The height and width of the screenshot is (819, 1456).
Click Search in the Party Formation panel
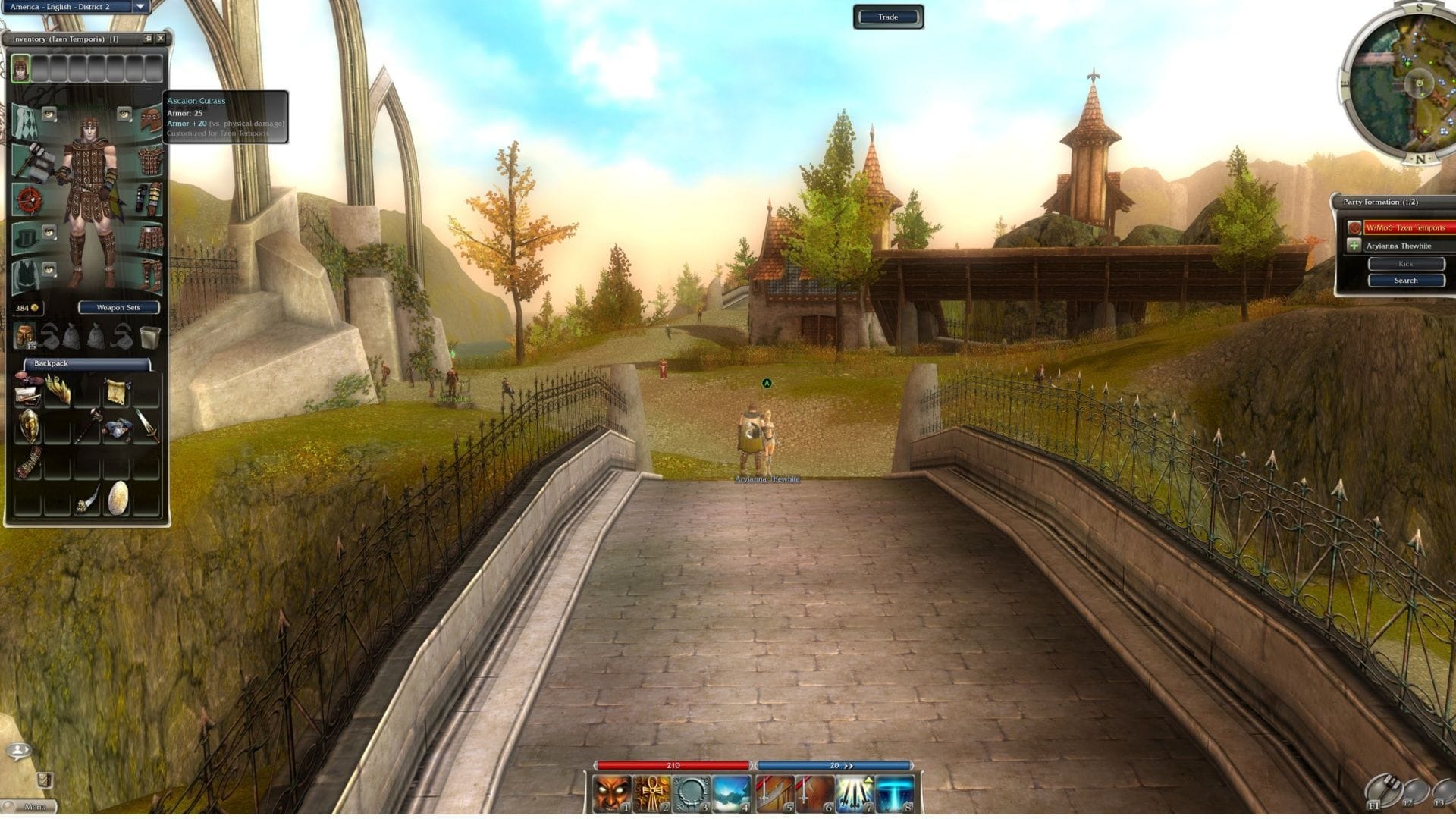pyautogui.click(x=1406, y=280)
